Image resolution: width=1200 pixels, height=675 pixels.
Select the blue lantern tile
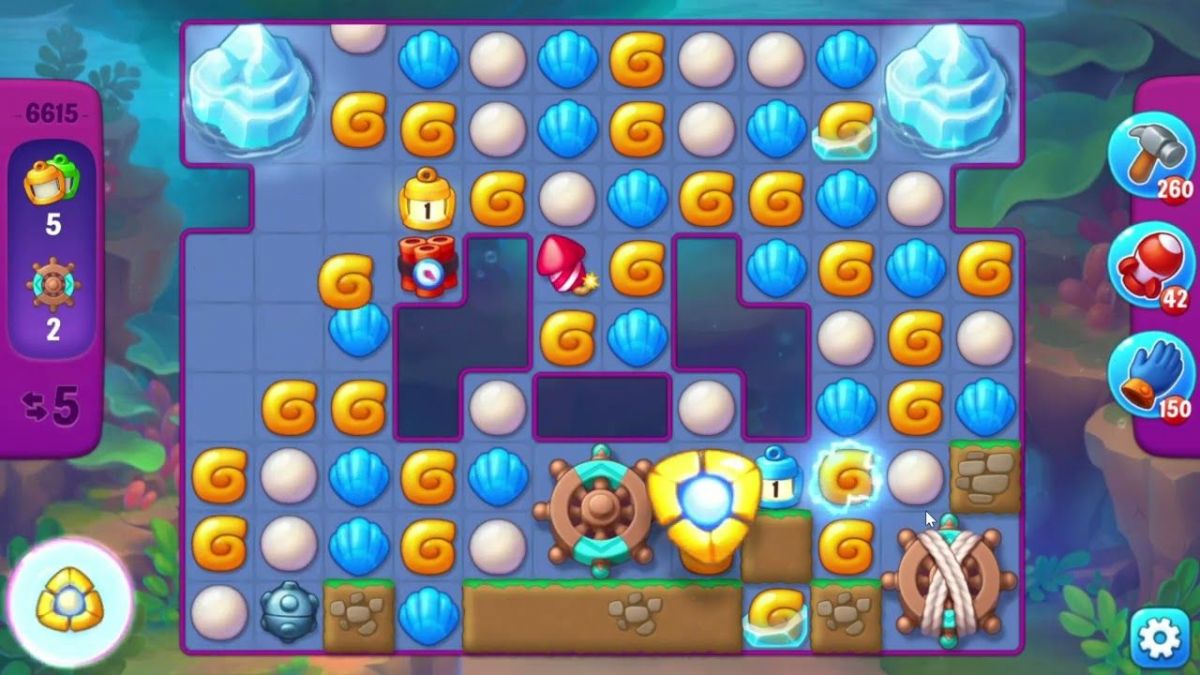coord(777,478)
